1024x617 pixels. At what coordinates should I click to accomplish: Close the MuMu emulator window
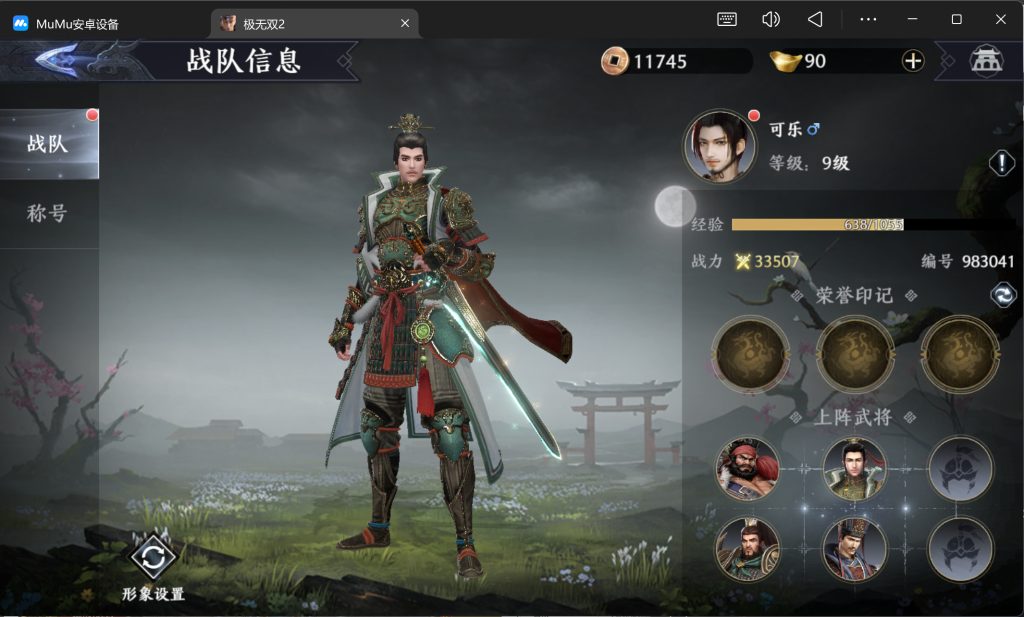point(1000,19)
